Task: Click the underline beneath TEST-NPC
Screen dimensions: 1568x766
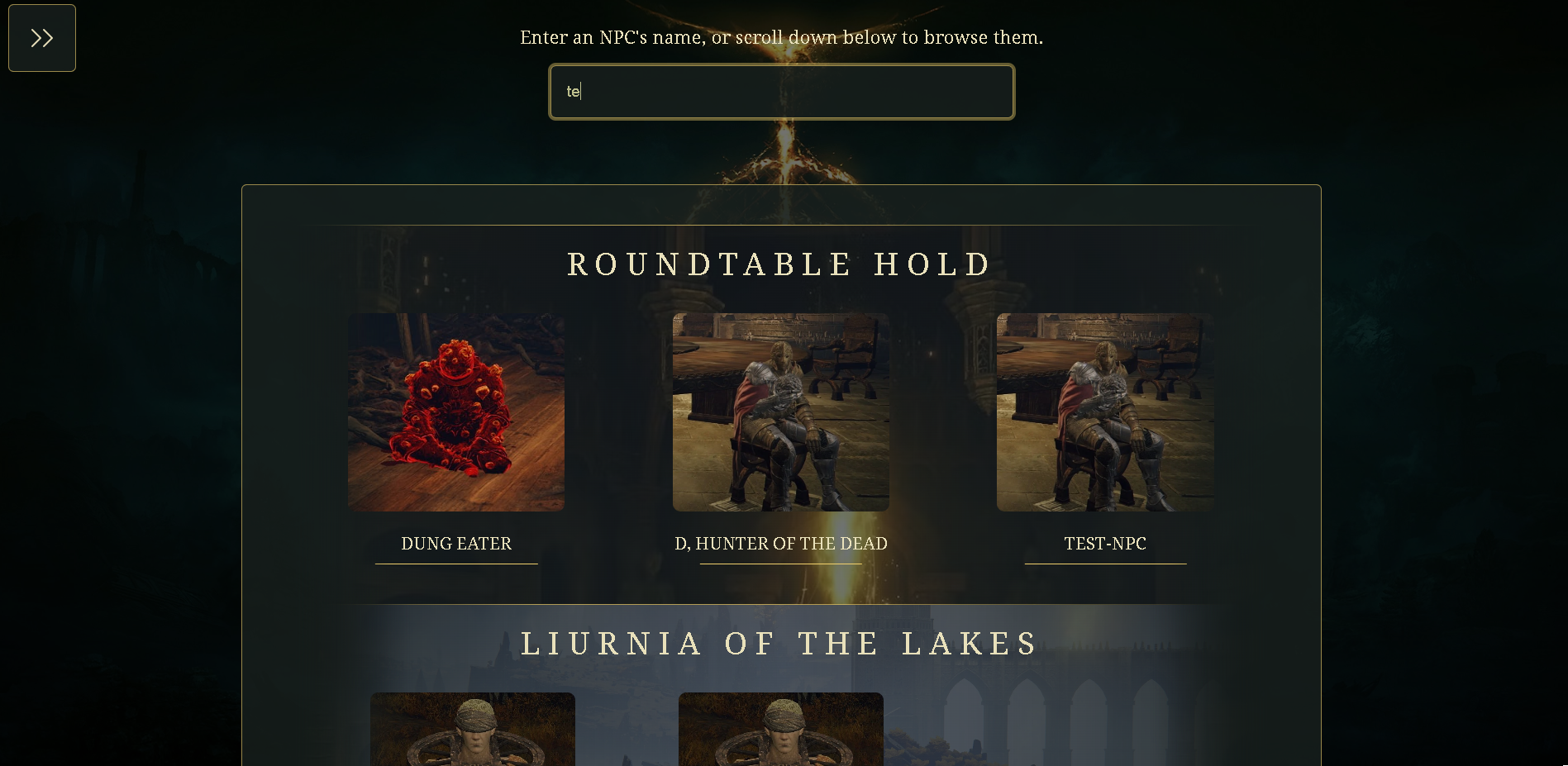Action: click(x=1105, y=563)
